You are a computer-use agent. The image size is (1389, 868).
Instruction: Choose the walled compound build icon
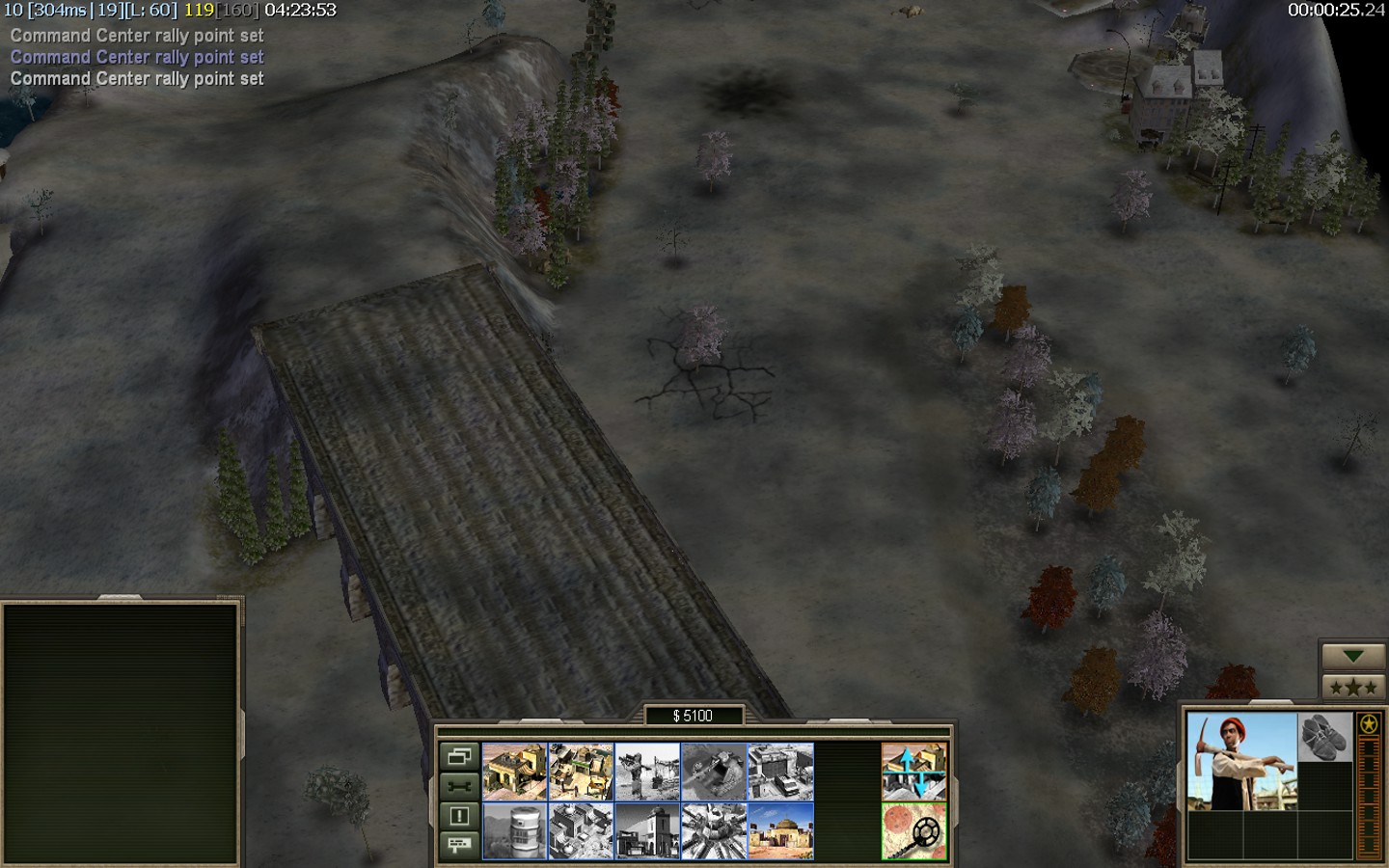581,772
